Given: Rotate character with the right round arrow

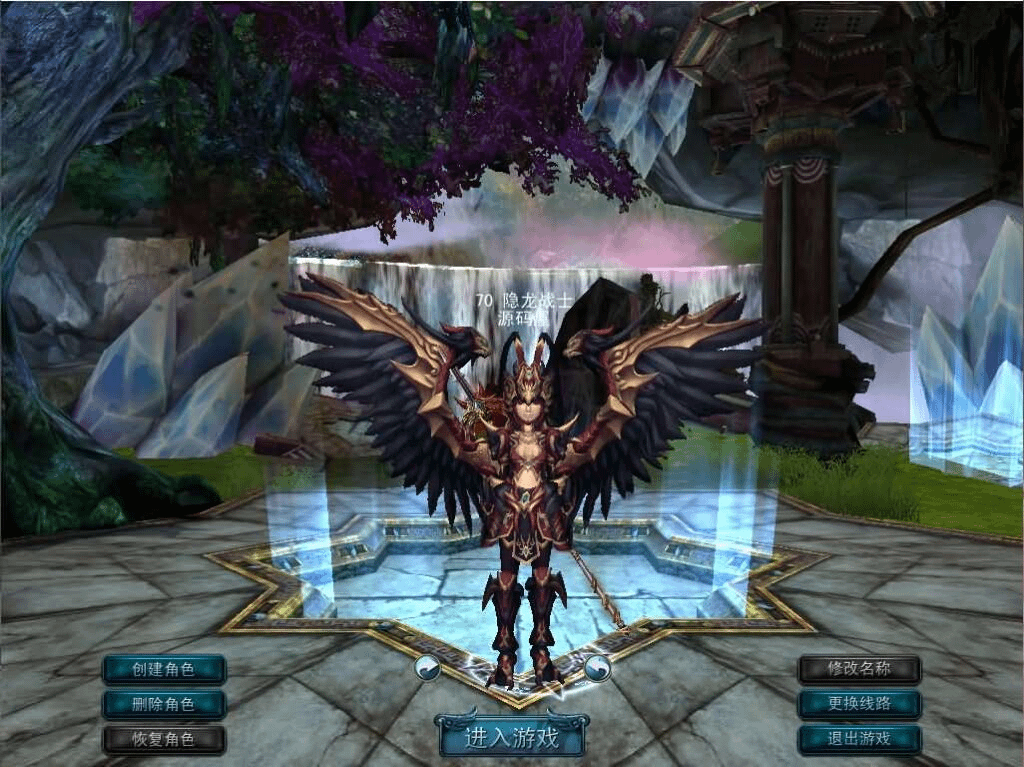Looking at the screenshot, I should tap(598, 667).
